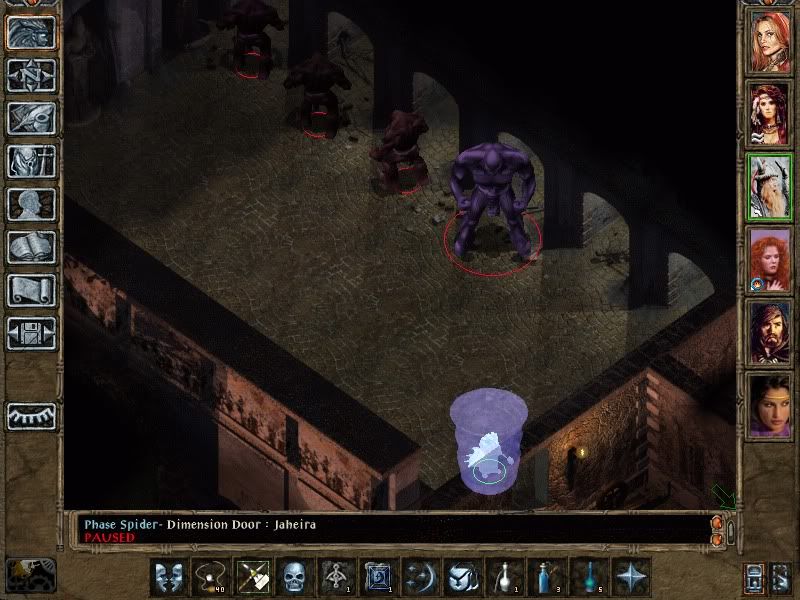Choose the skull icon on action bar
The width and height of the screenshot is (800, 600).
click(294, 577)
